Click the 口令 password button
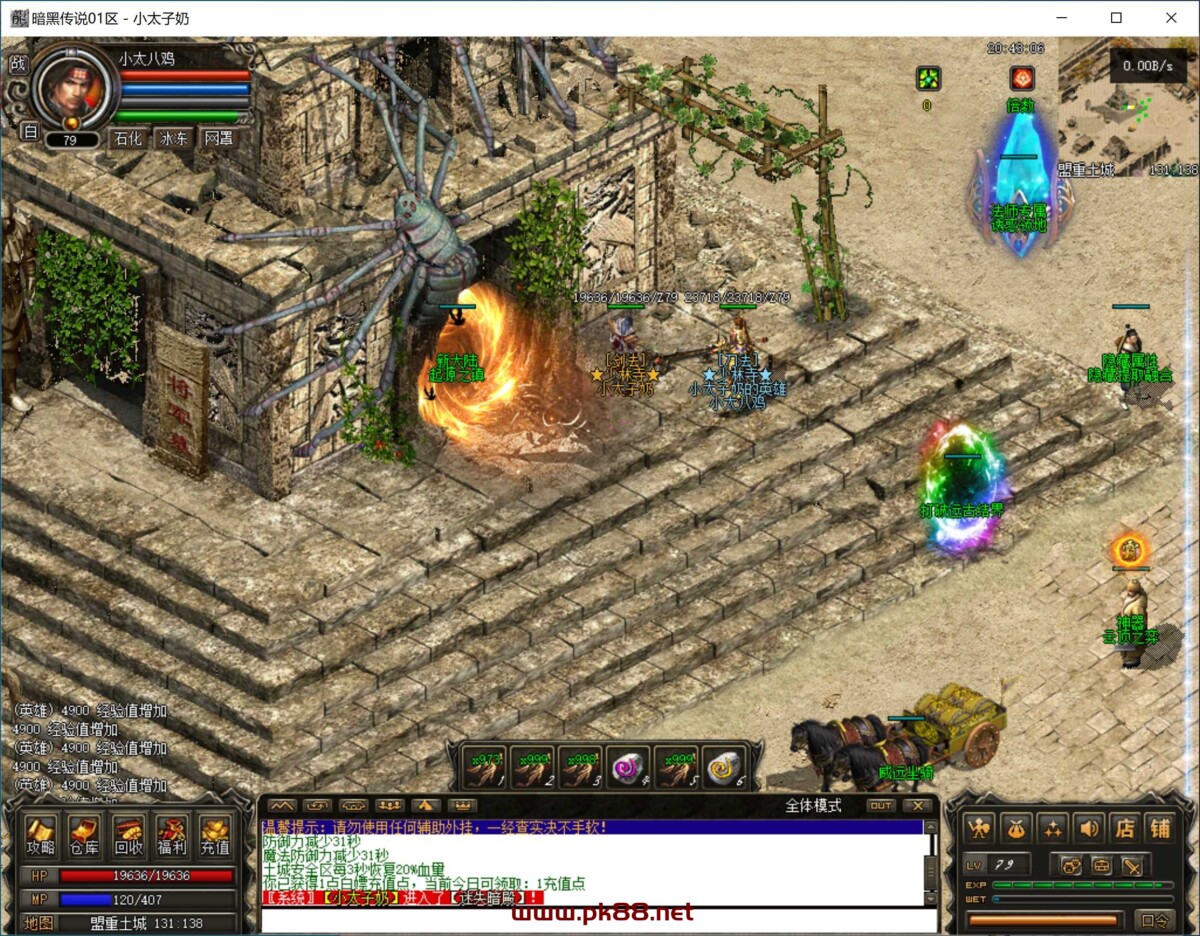Image resolution: width=1200 pixels, height=936 pixels. (x=1155, y=919)
